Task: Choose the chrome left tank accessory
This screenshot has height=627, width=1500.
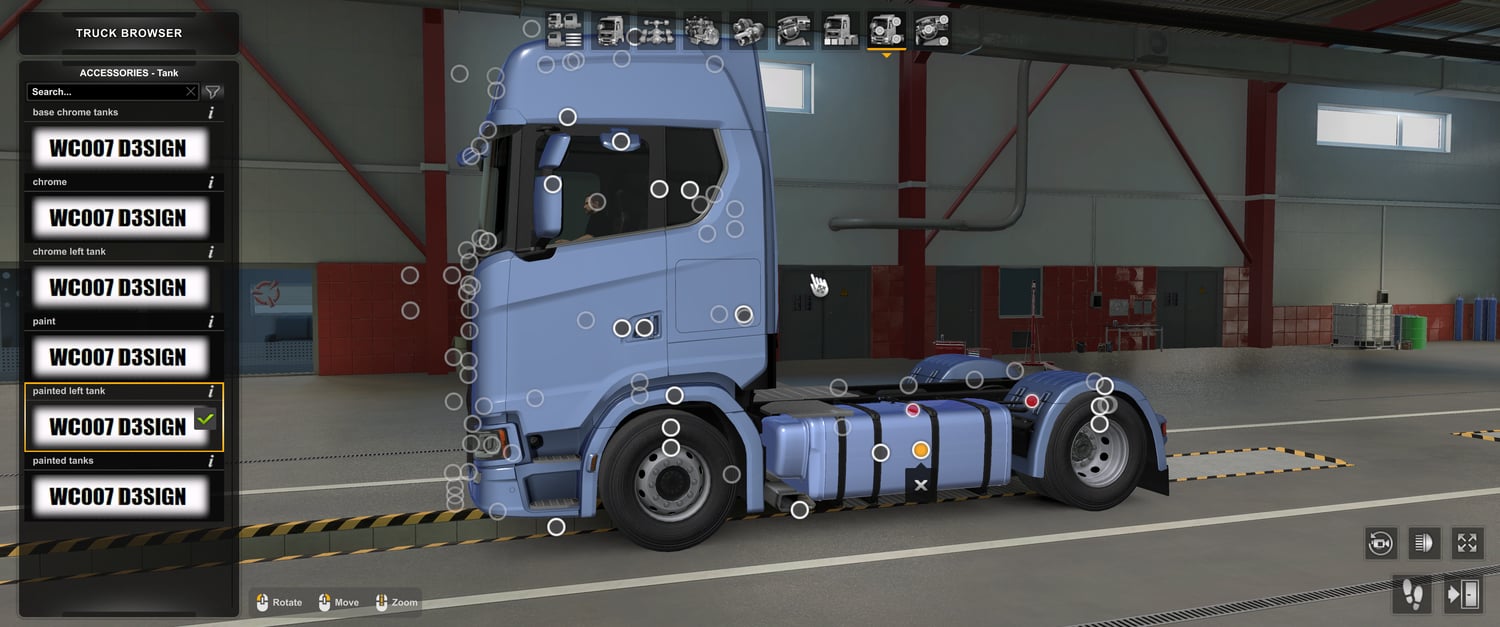Action: (x=118, y=288)
